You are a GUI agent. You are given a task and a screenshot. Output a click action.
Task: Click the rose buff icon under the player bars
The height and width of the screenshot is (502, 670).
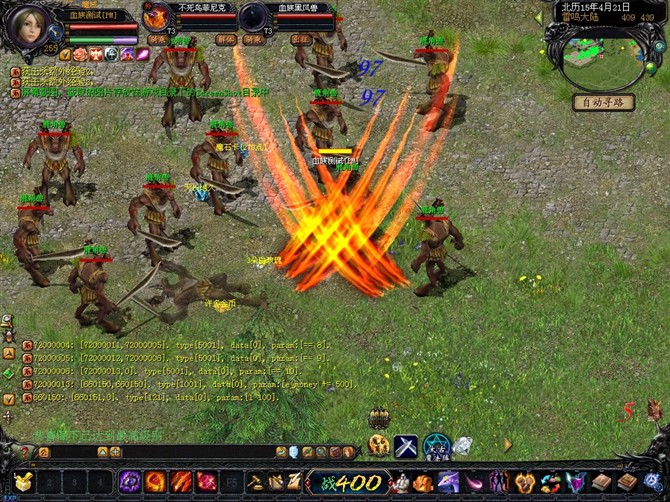click(x=79, y=54)
